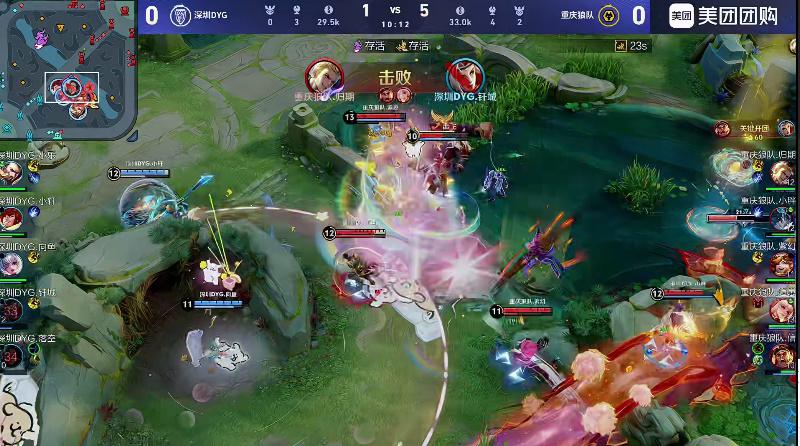Click the minimap in the corner

[x=68, y=71]
